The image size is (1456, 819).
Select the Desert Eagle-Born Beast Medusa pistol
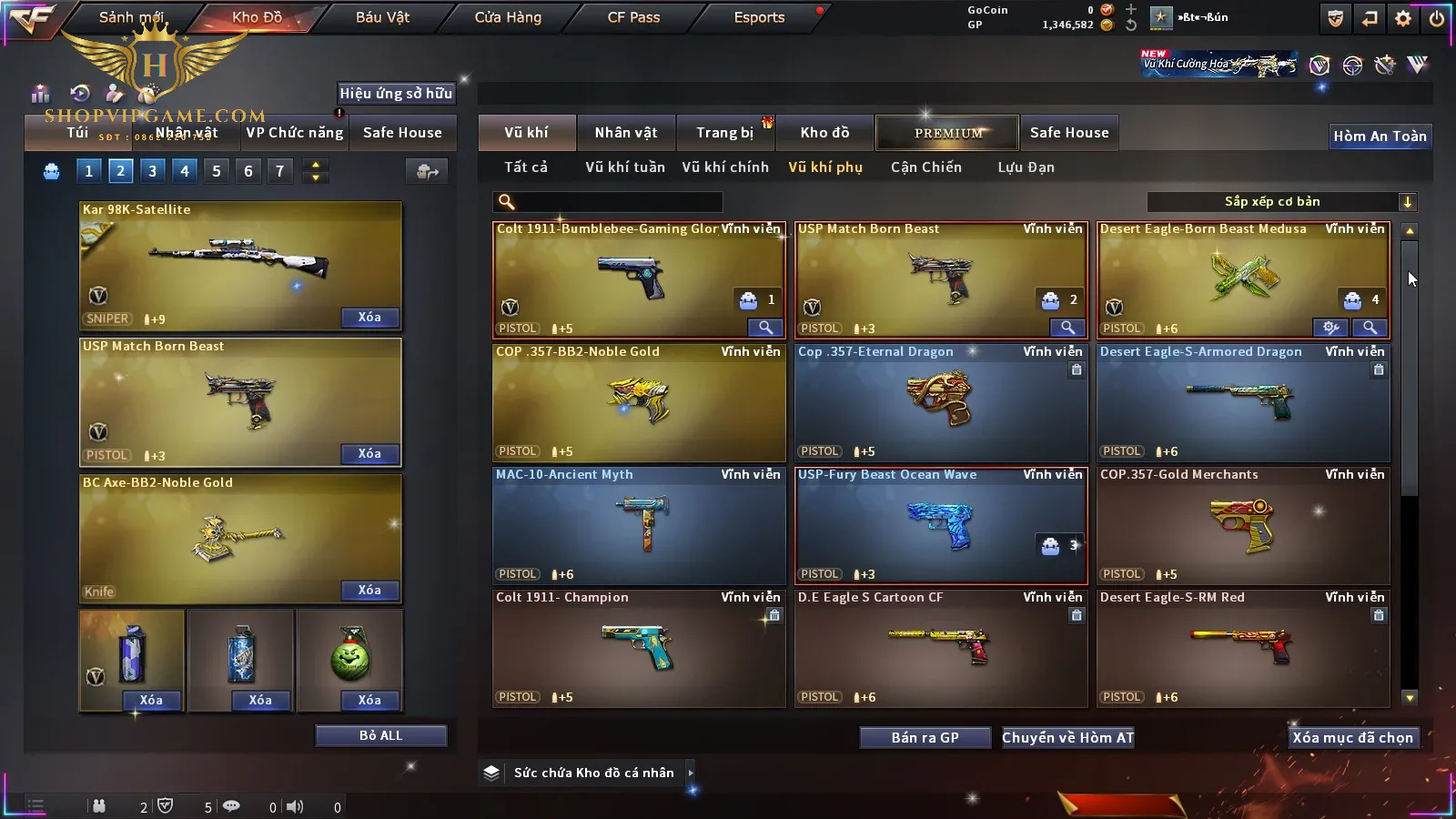[1242, 279]
